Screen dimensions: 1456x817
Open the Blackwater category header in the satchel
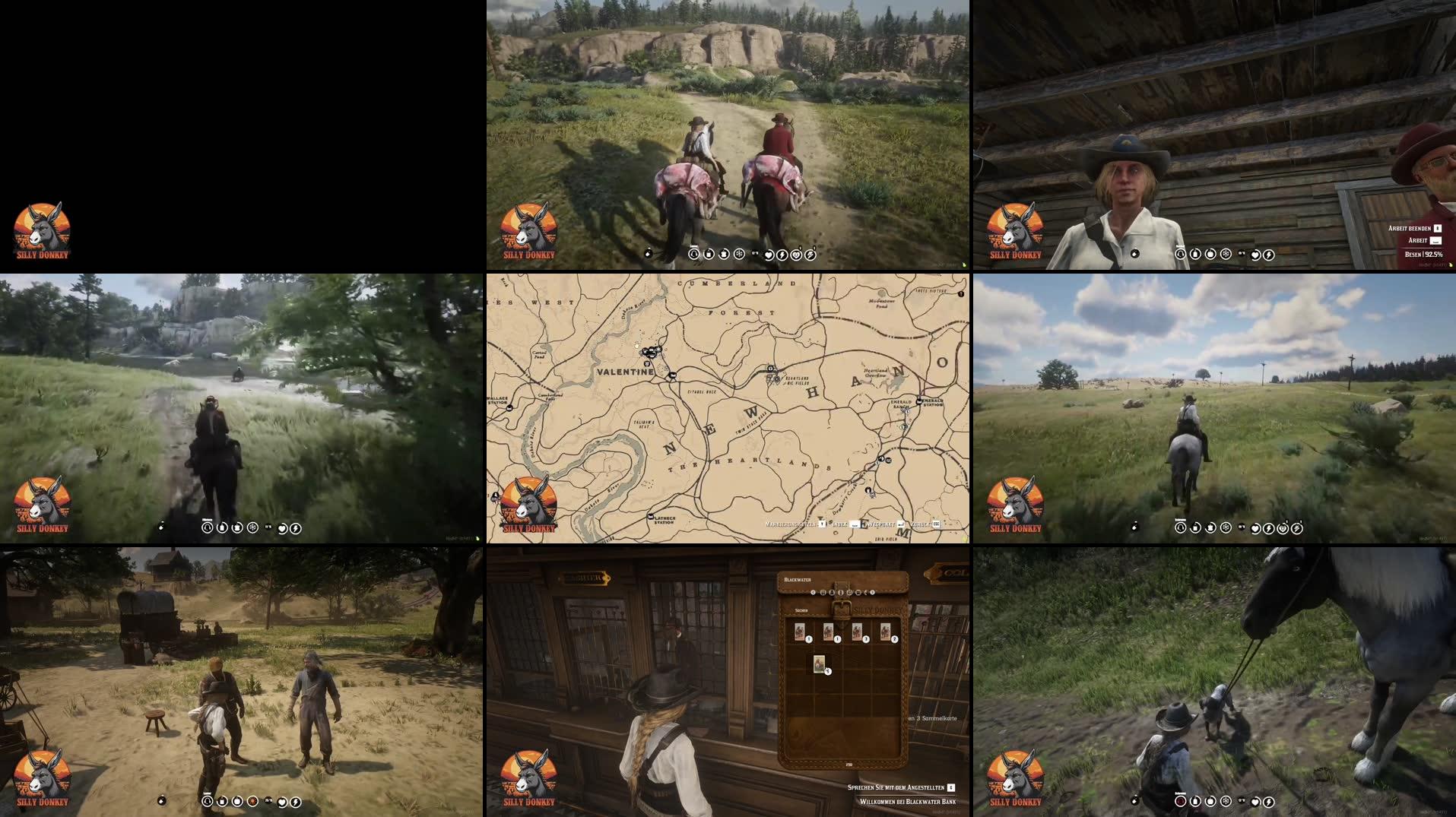tap(798, 579)
